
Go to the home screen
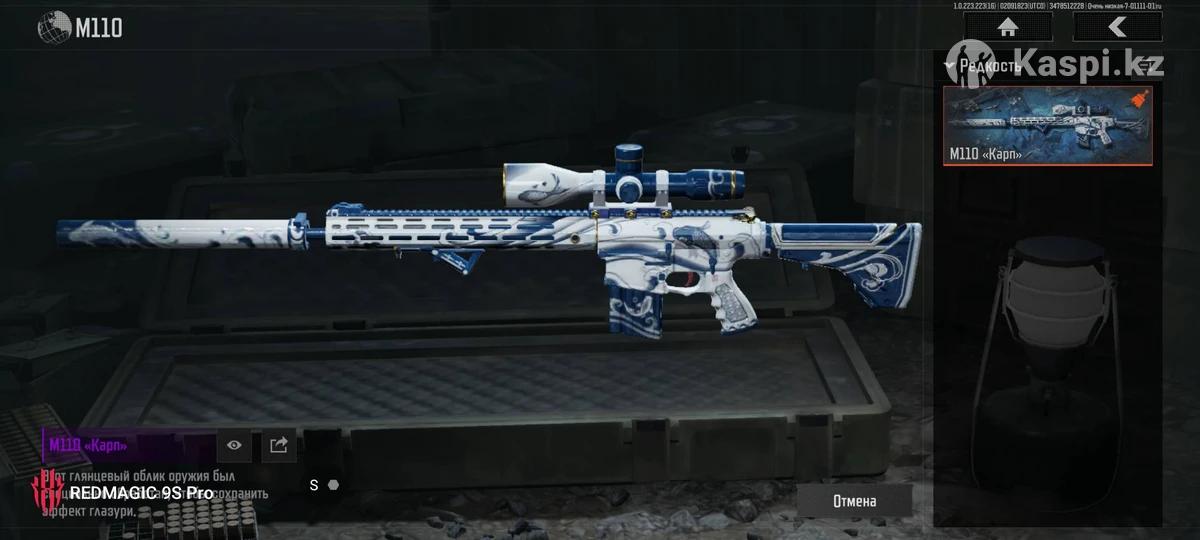1007,27
